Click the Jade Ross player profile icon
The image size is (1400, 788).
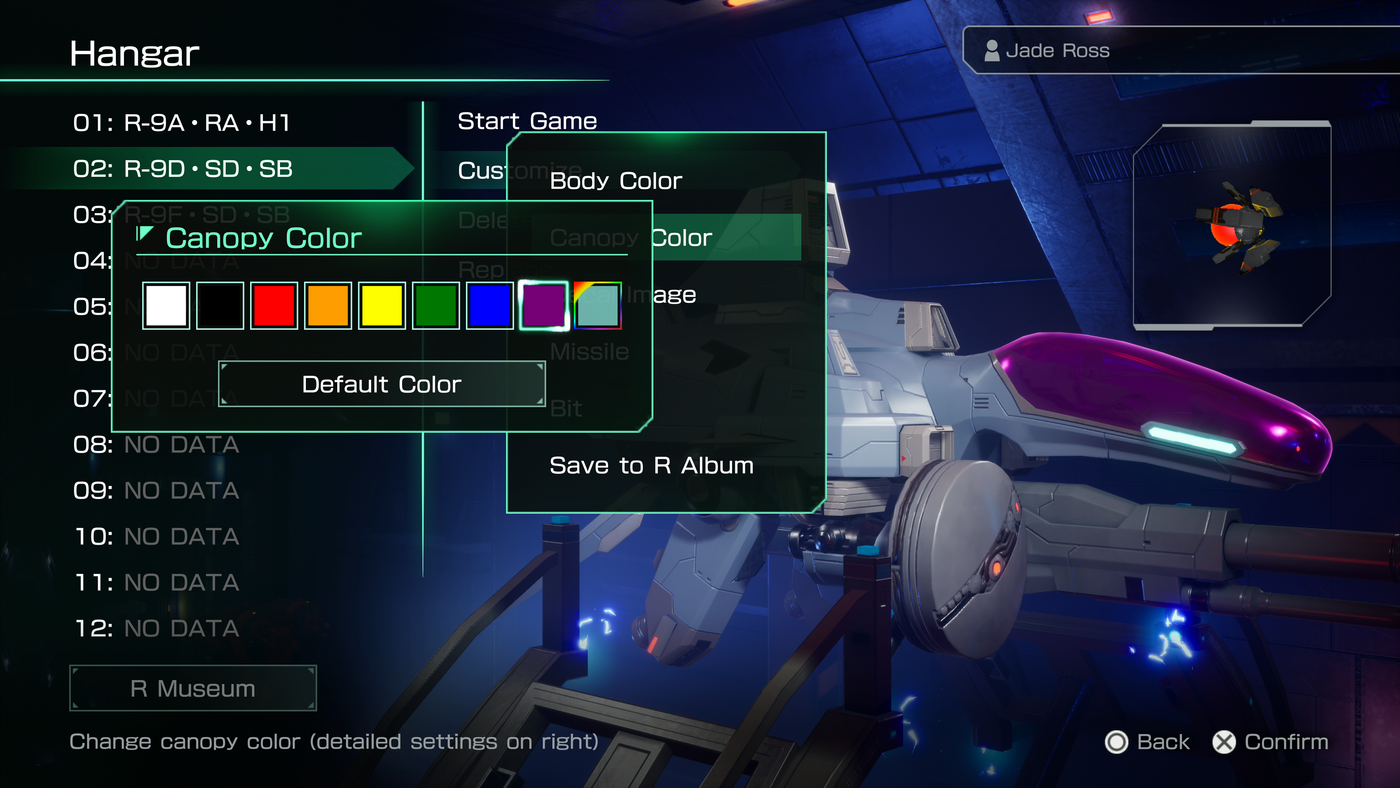click(x=993, y=49)
